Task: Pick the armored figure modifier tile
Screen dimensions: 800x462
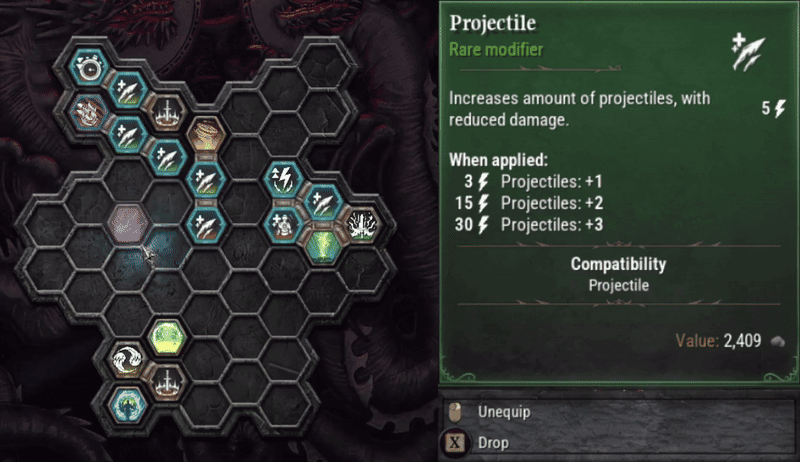Action: point(283,223)
